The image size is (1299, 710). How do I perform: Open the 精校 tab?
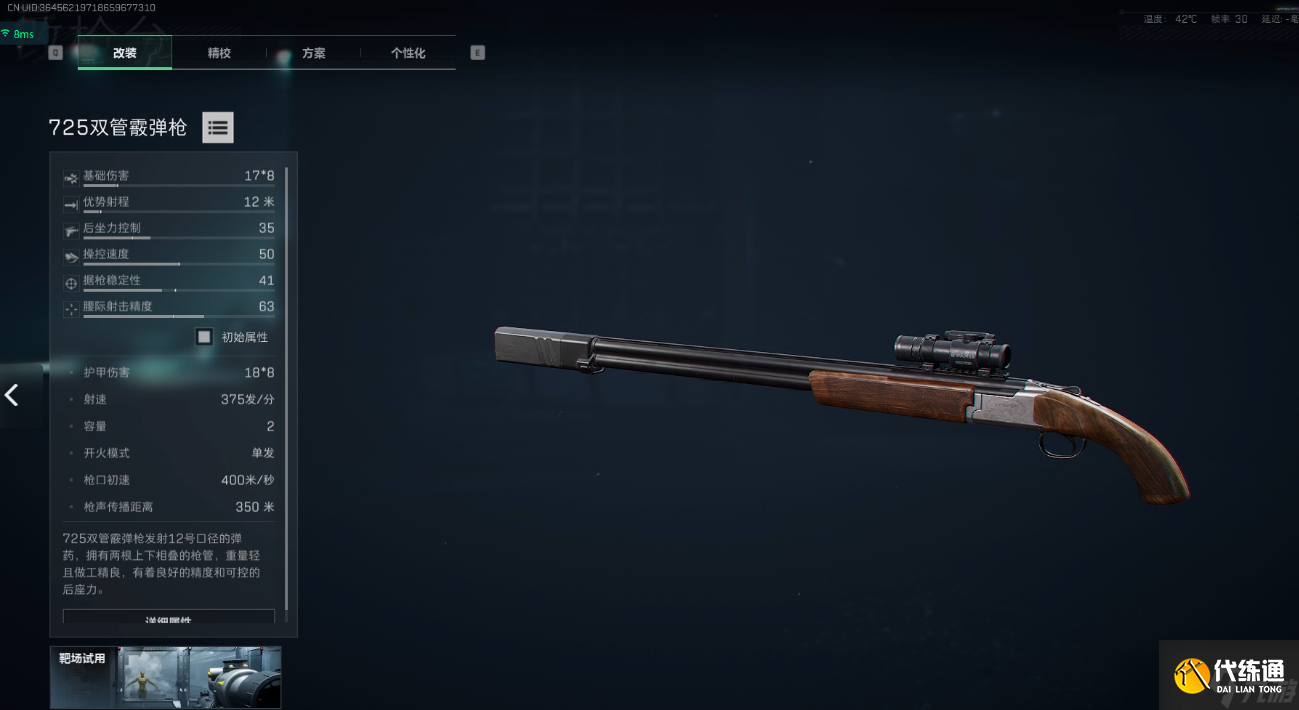pyautogui.click(x=219, y=53)
